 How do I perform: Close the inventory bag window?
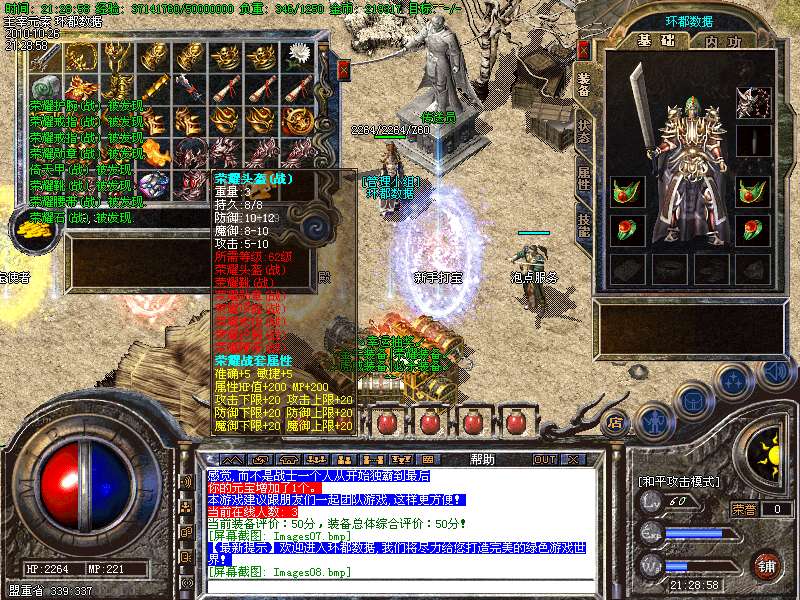click(343, 69)
